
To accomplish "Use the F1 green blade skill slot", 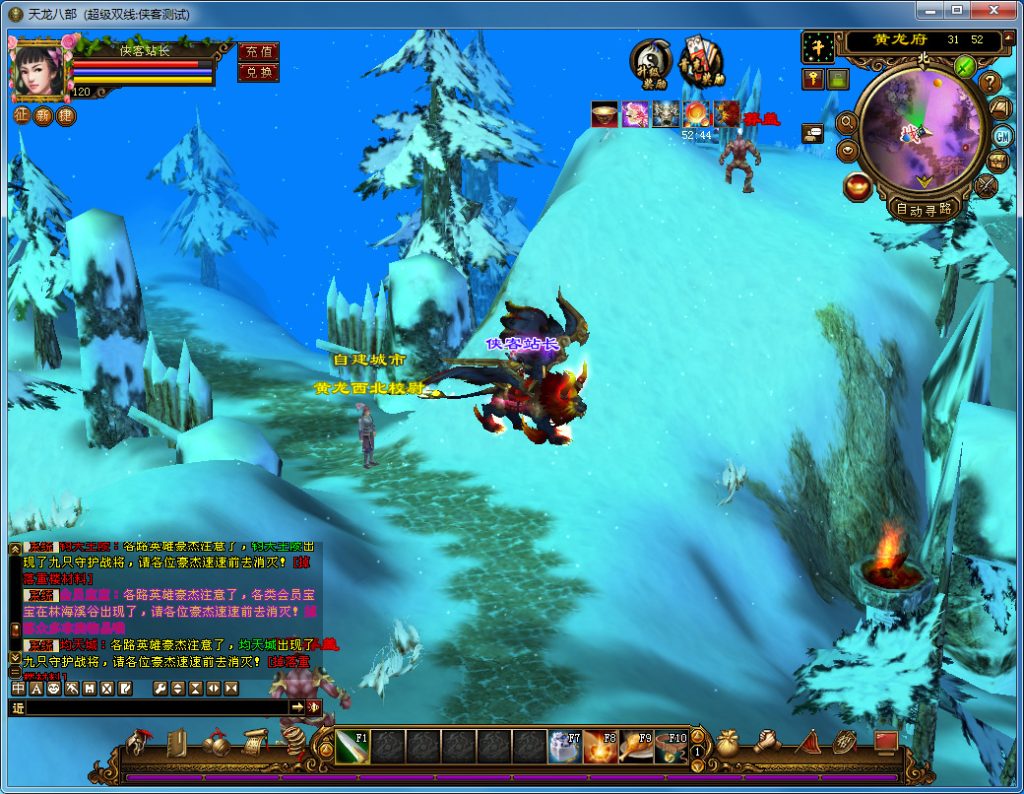I will tap(353, 746).
